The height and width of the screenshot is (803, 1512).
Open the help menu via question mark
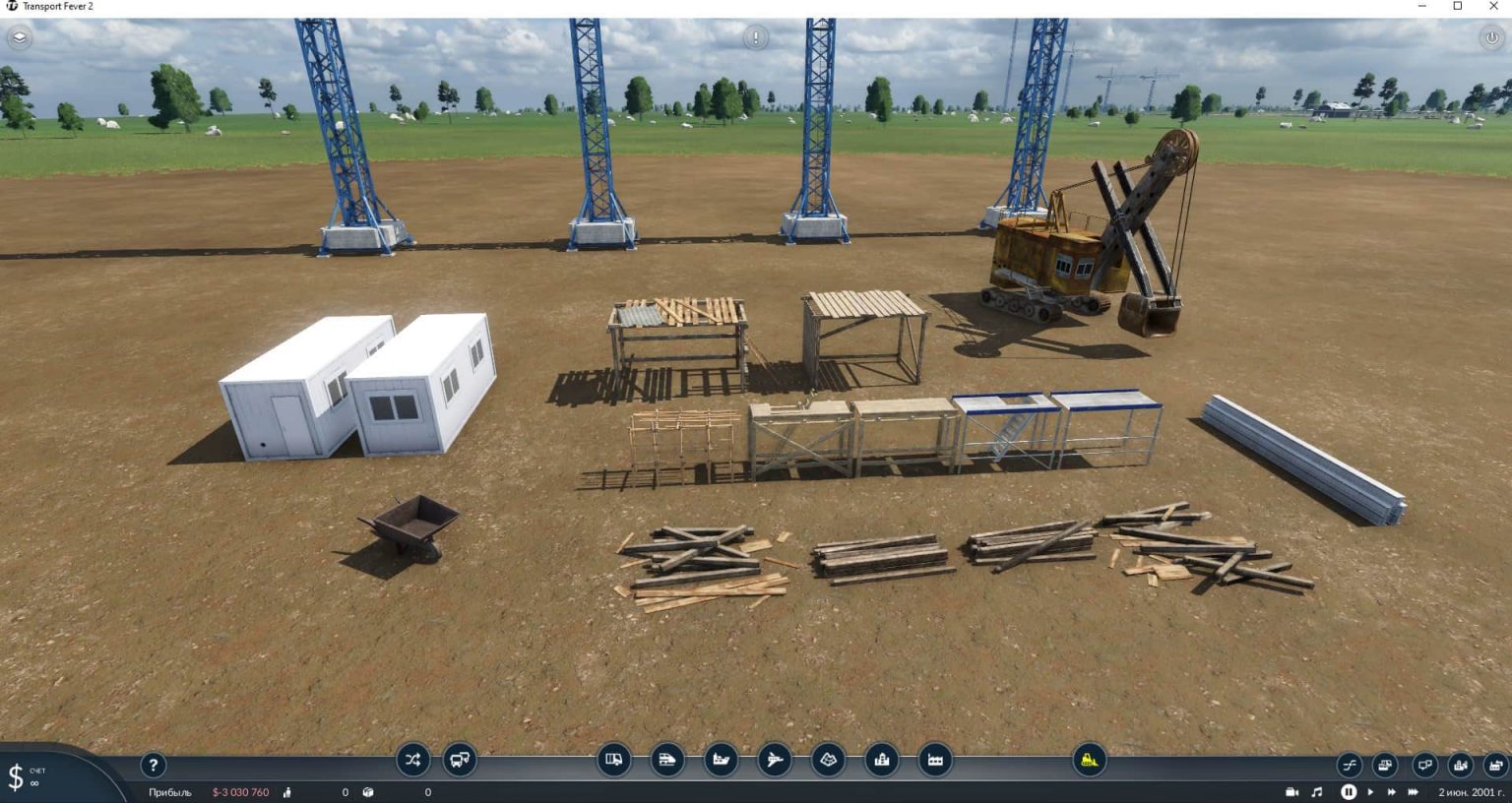click(153, 765)
